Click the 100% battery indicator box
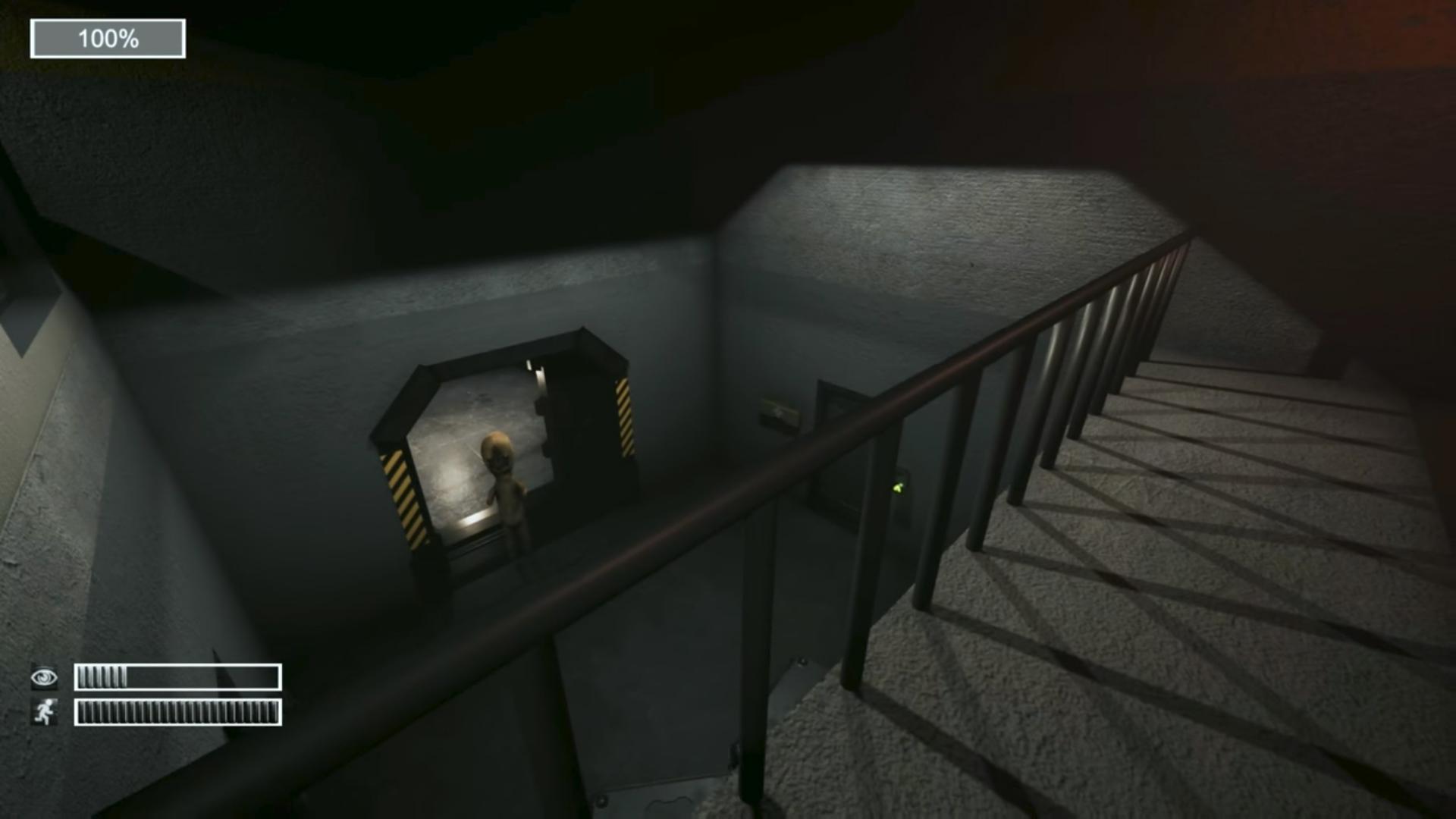Viewport: 1456px width, 819px height. [106, 36]
